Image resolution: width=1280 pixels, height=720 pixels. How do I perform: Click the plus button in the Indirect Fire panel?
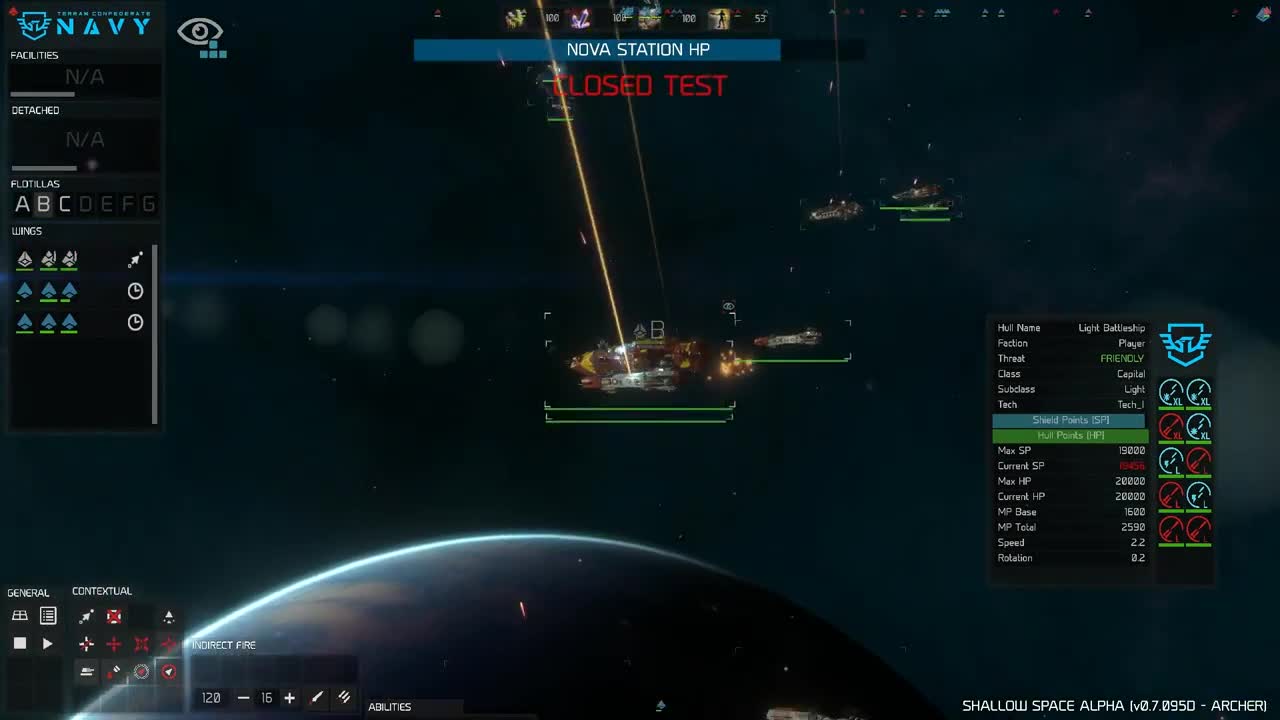(289, 698)
